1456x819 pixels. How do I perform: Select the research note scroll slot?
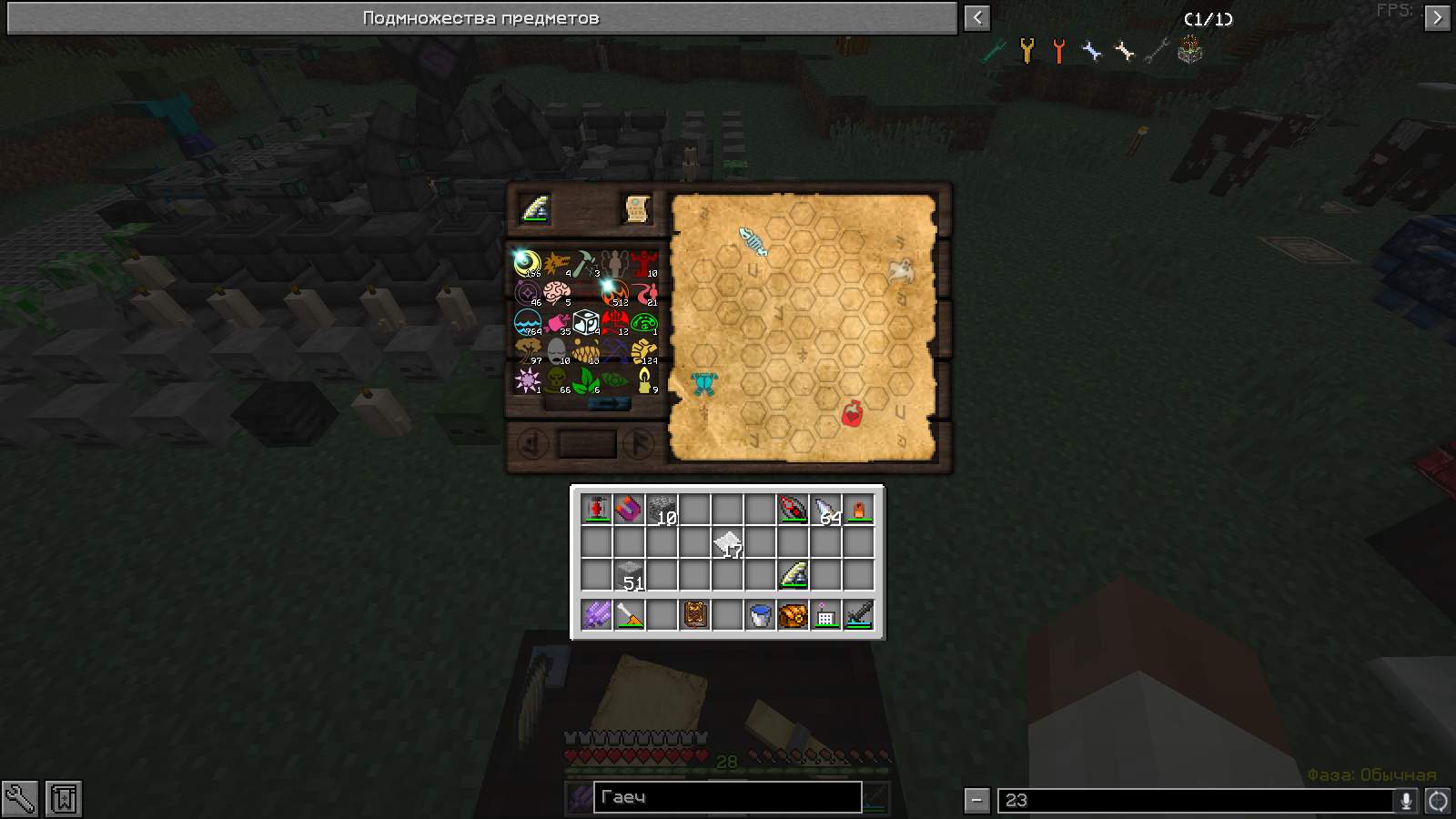click(x=637, y=209)
